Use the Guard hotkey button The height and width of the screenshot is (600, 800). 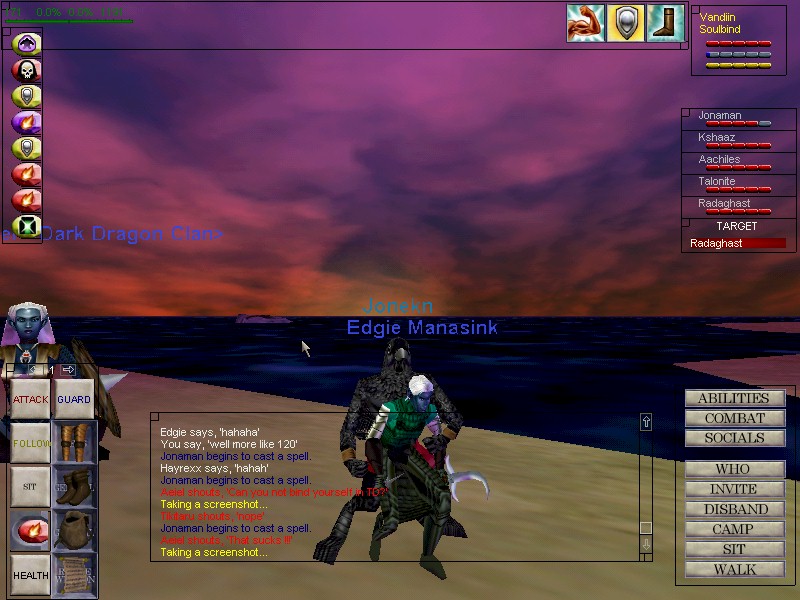coord(74,399)
